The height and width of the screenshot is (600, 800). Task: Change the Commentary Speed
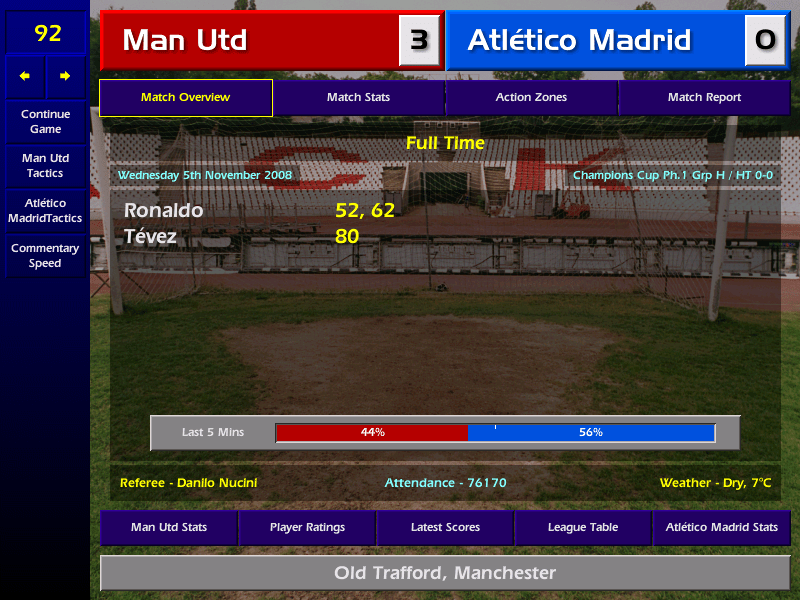45,256
